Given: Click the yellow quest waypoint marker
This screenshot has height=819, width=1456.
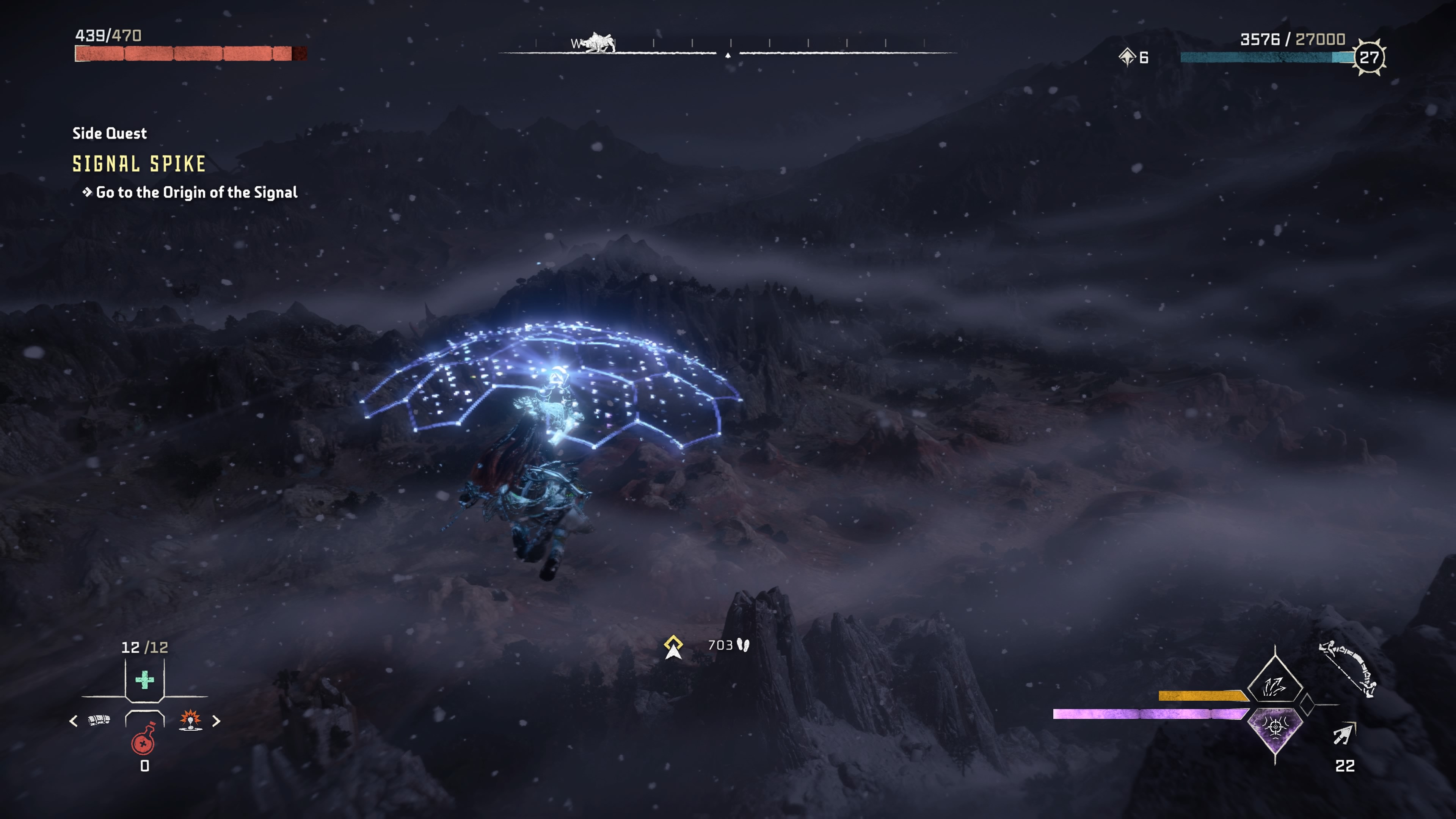Looking at the screenshot, I should click(673, 647).
